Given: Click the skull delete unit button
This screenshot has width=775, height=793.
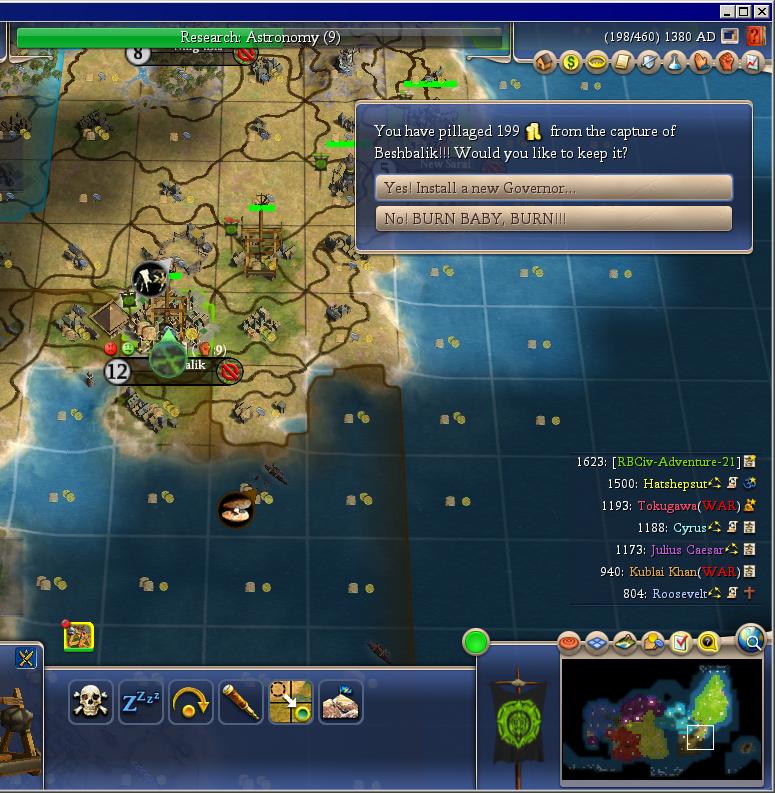Looking at the screenshot, I should pos(90,702).
